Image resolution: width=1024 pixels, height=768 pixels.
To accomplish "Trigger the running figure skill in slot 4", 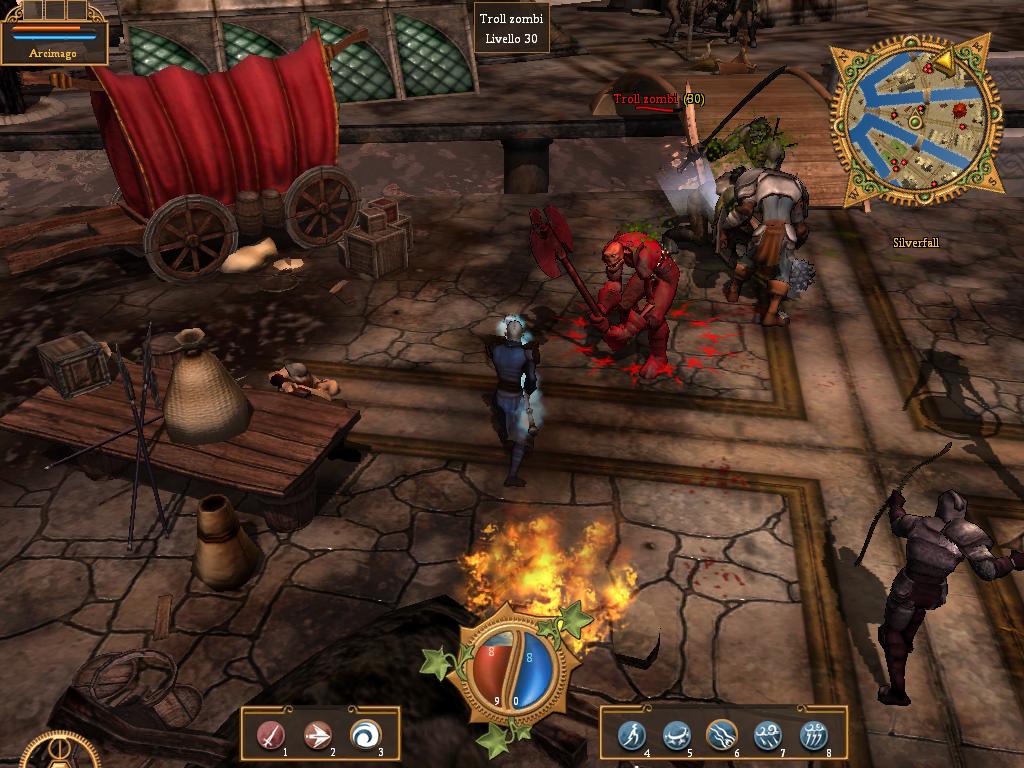I will pyautogui.click(x=631, y=735).
